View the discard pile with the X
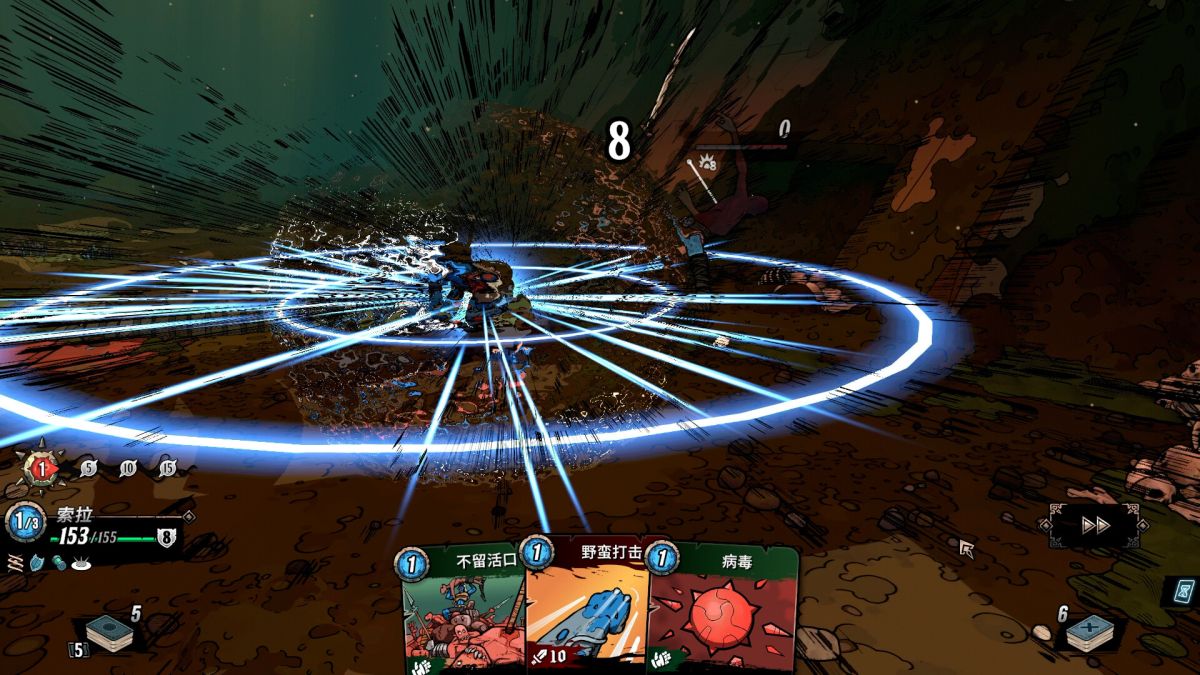Viewport: 1200px width, 675px height. (x=1088, y=633)
